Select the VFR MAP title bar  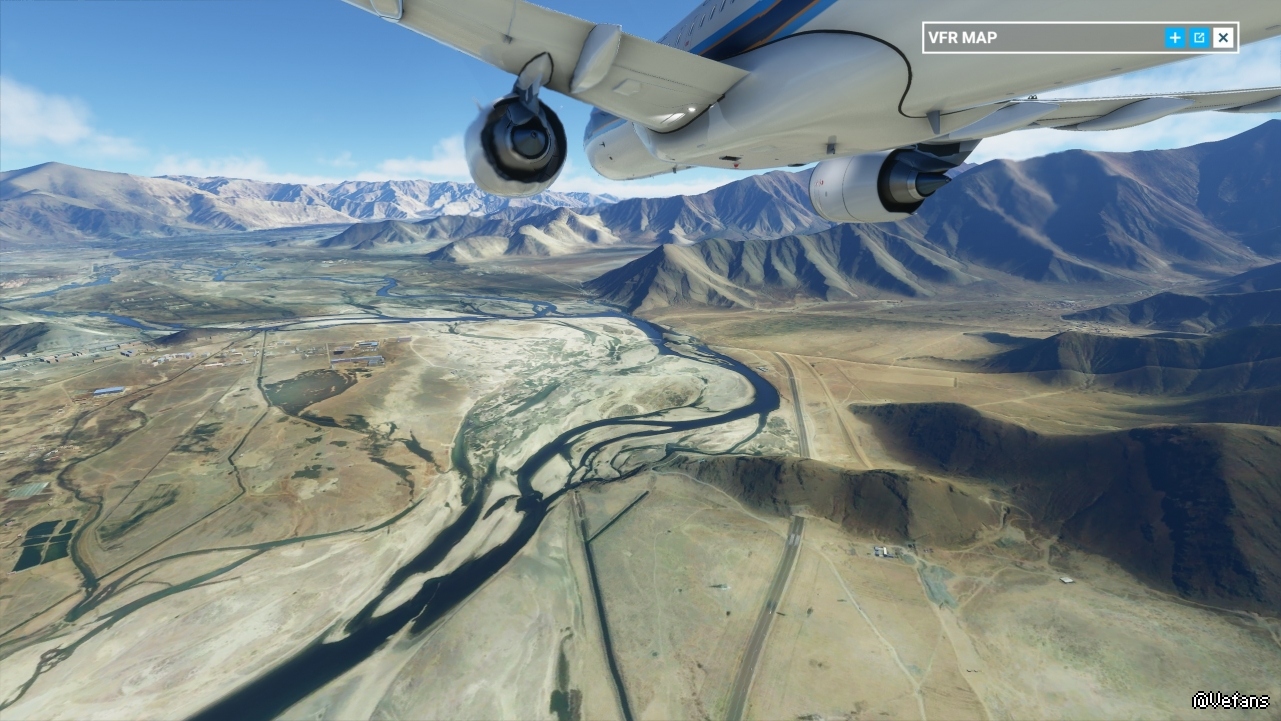[x=1040, y=38]
